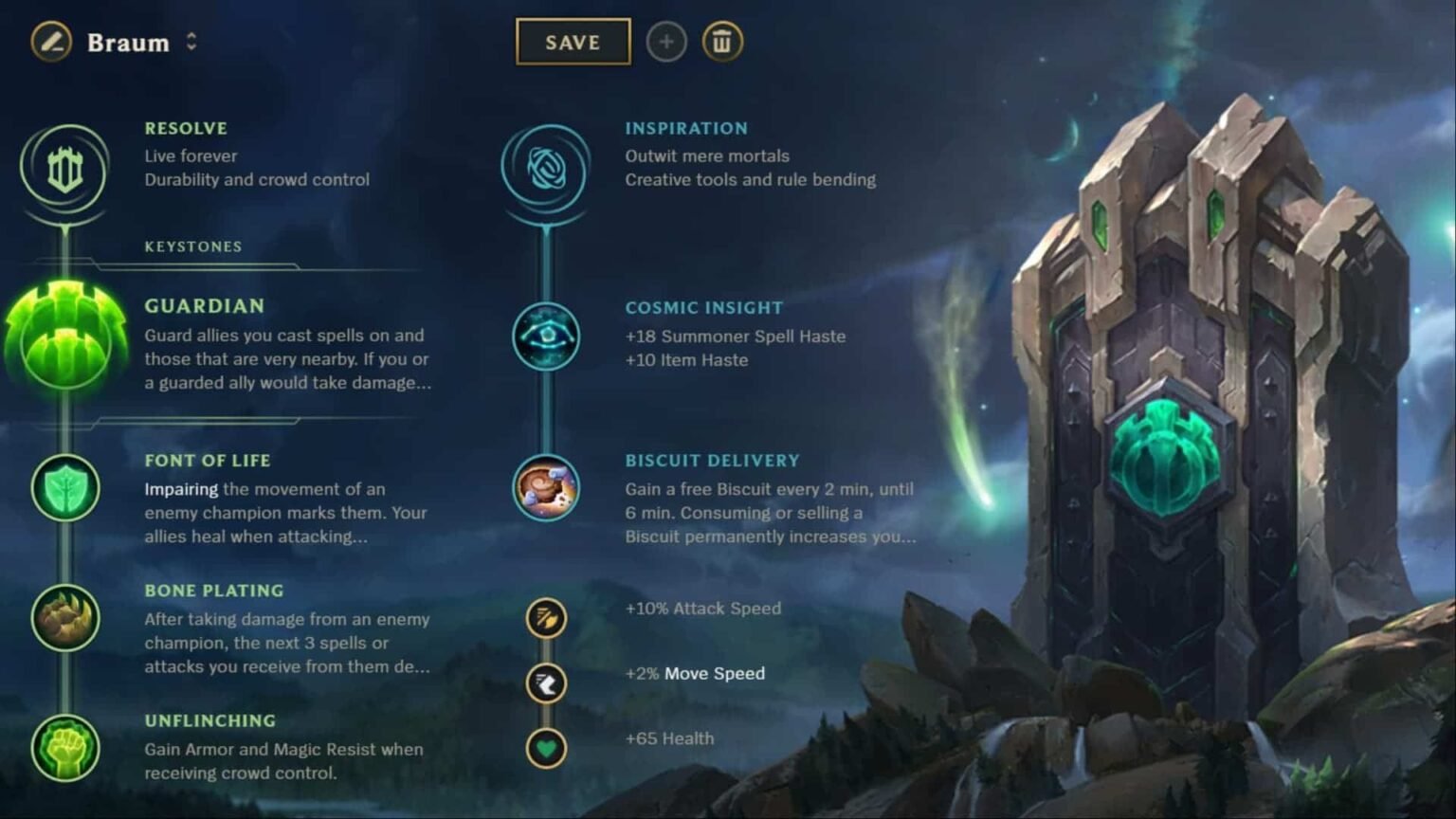Create a new rune page with plus button

(x=666, y=42)
